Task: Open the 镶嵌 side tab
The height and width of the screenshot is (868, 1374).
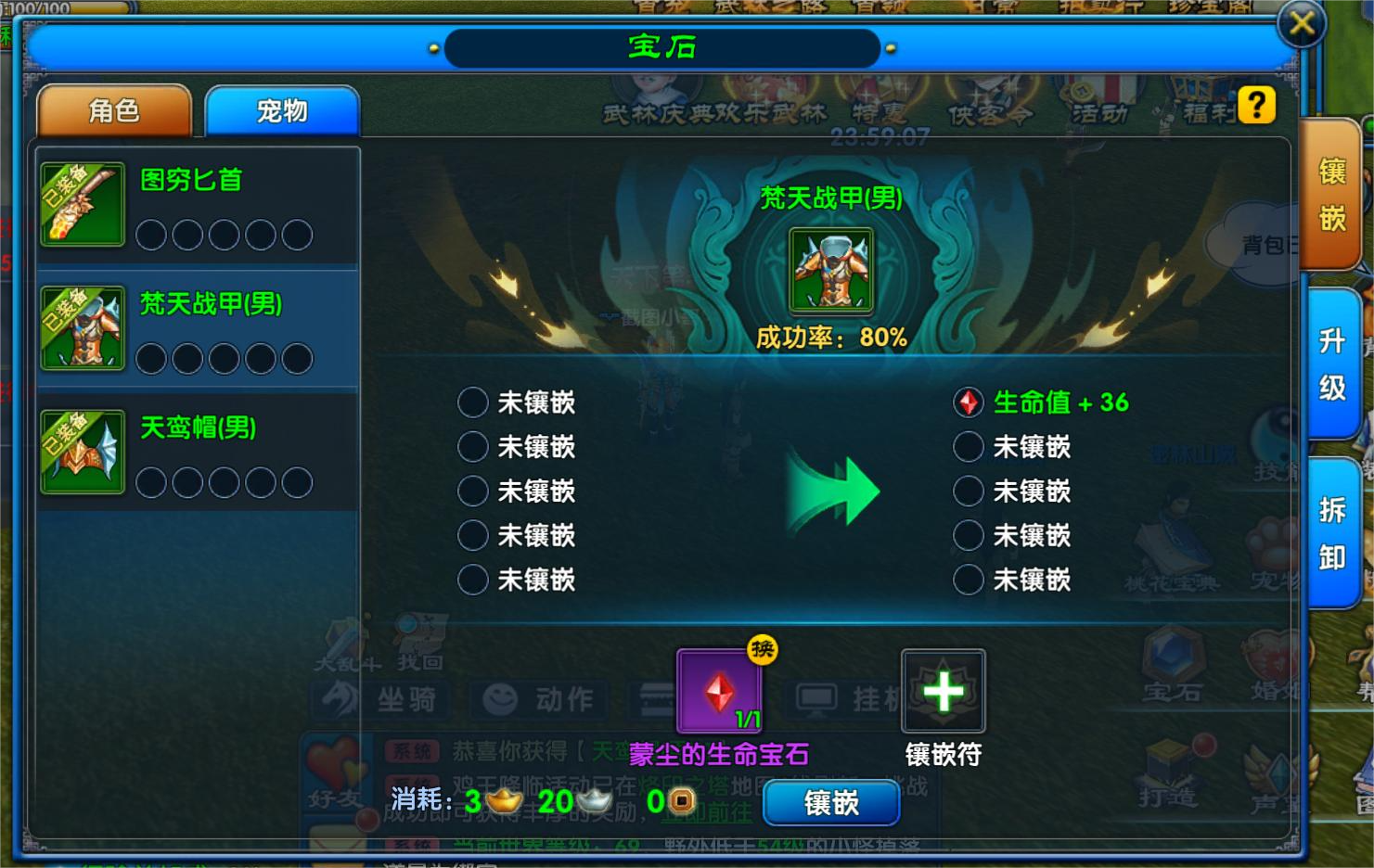Action: click(1331, 195)
